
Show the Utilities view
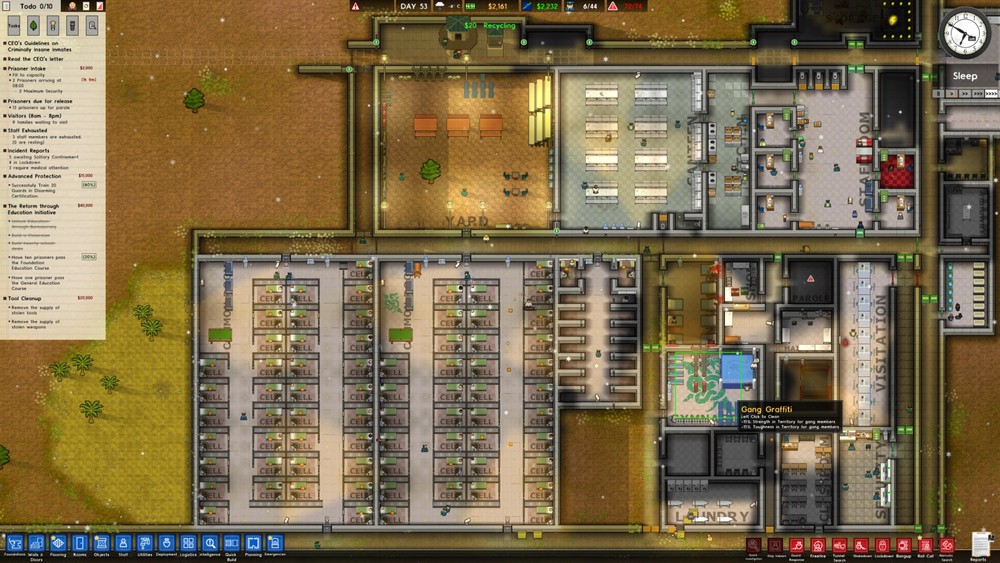coord(145,542)
